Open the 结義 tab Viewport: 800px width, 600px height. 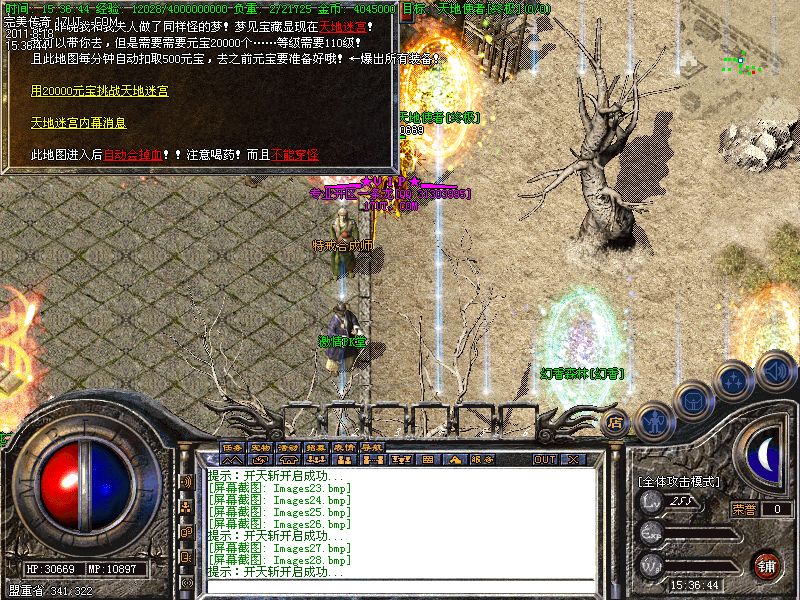pos(316,447)
